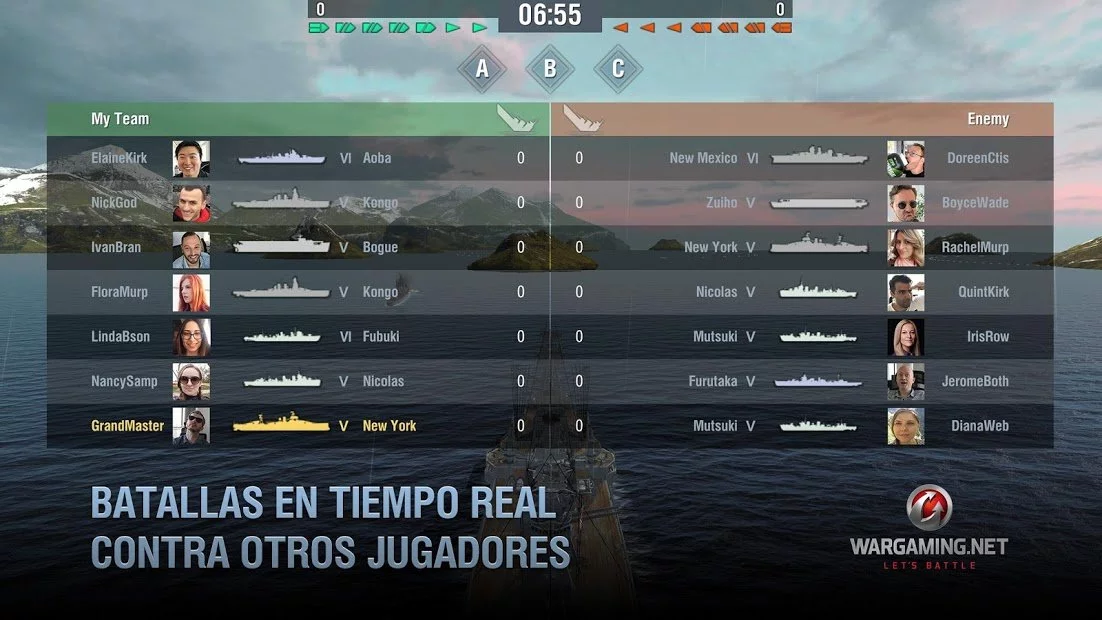
Task: Select enemy DianaWeb's Mutsuki row
Action: click(x=802, y=426)
